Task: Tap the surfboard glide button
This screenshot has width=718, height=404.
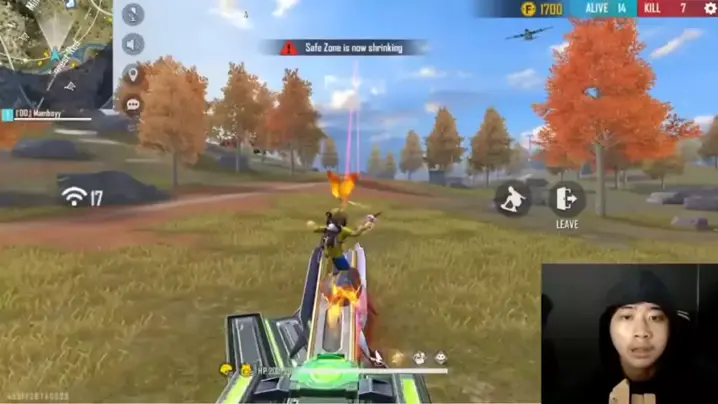Action: point(513,198)
